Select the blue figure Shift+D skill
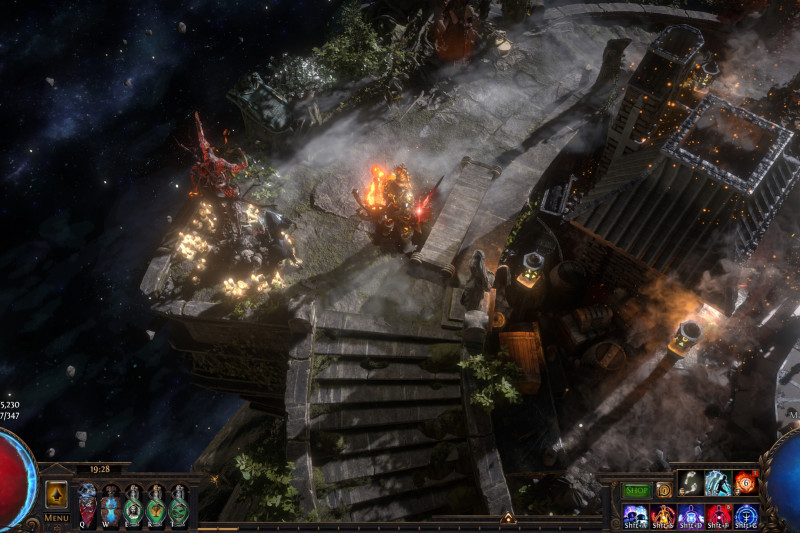The width and height of the screenshot is (800, 533). (691, 516)
